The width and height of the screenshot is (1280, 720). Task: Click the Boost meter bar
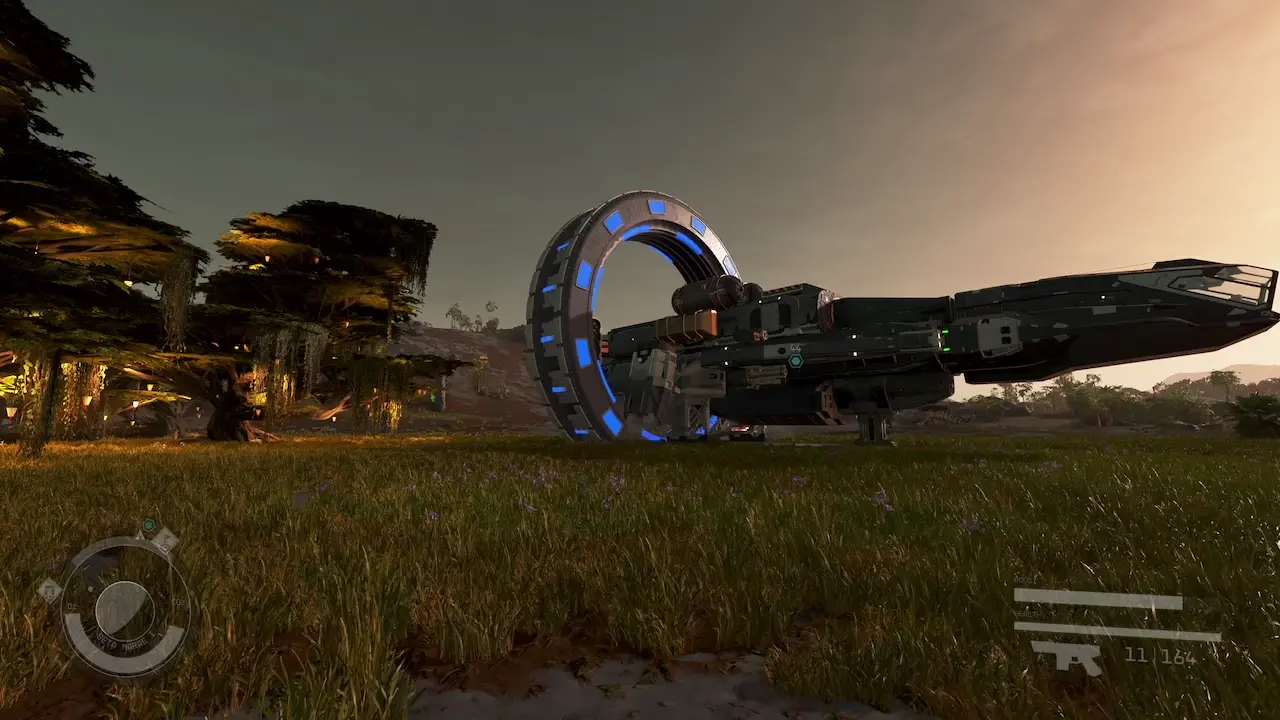click(1098, 598)
